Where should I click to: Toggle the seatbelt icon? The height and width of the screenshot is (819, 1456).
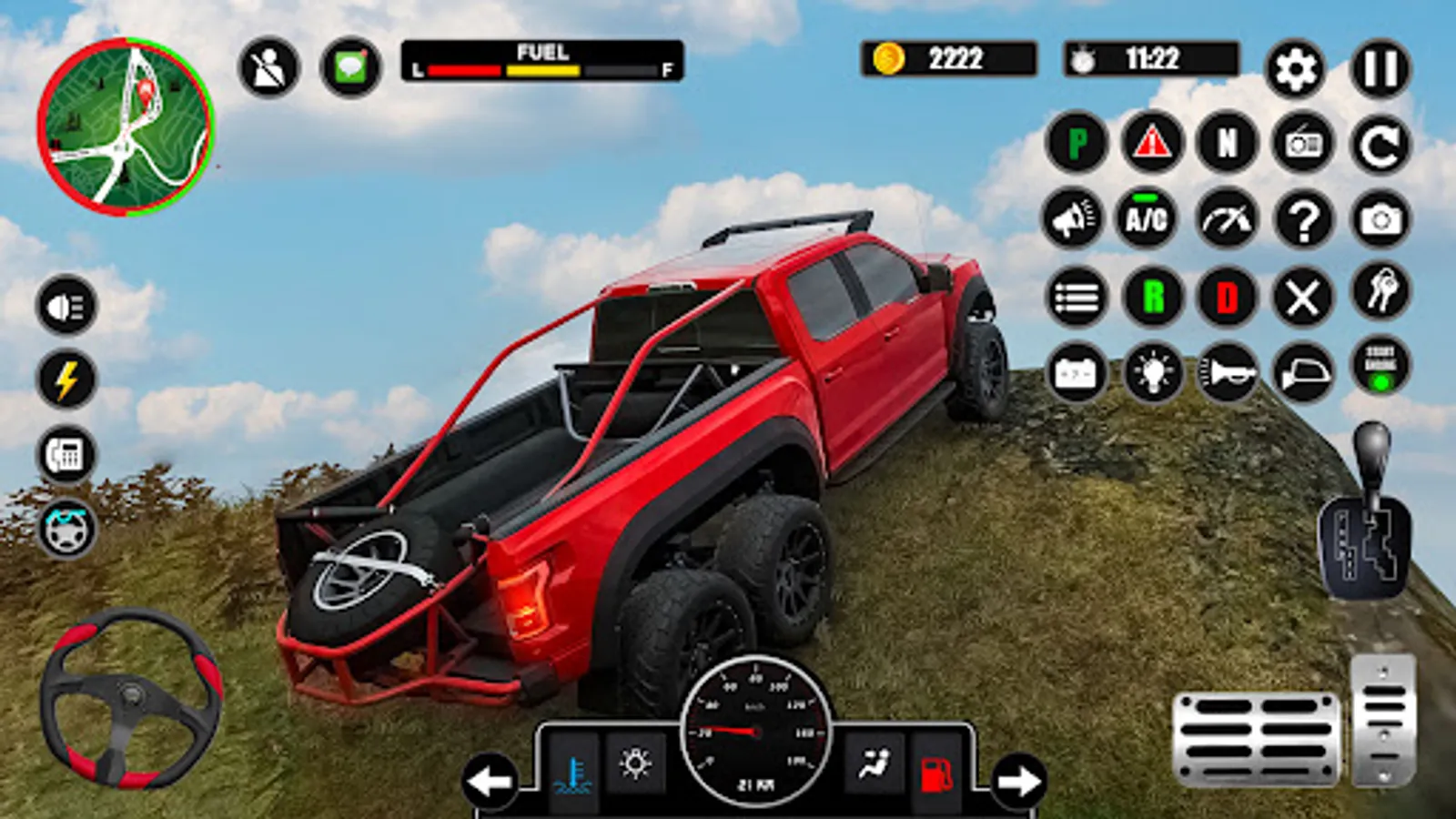point(268,67)
